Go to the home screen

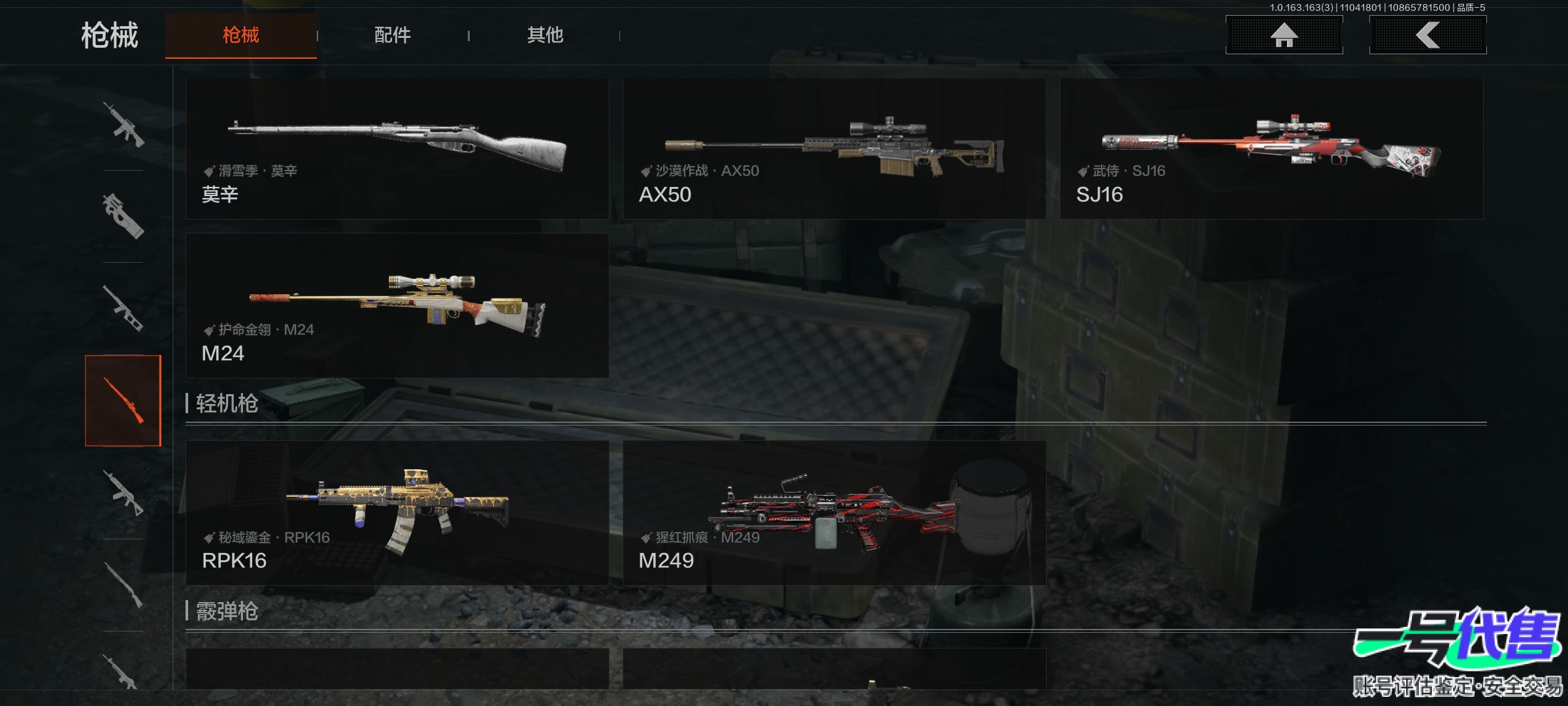click(x=1284, y=35)
